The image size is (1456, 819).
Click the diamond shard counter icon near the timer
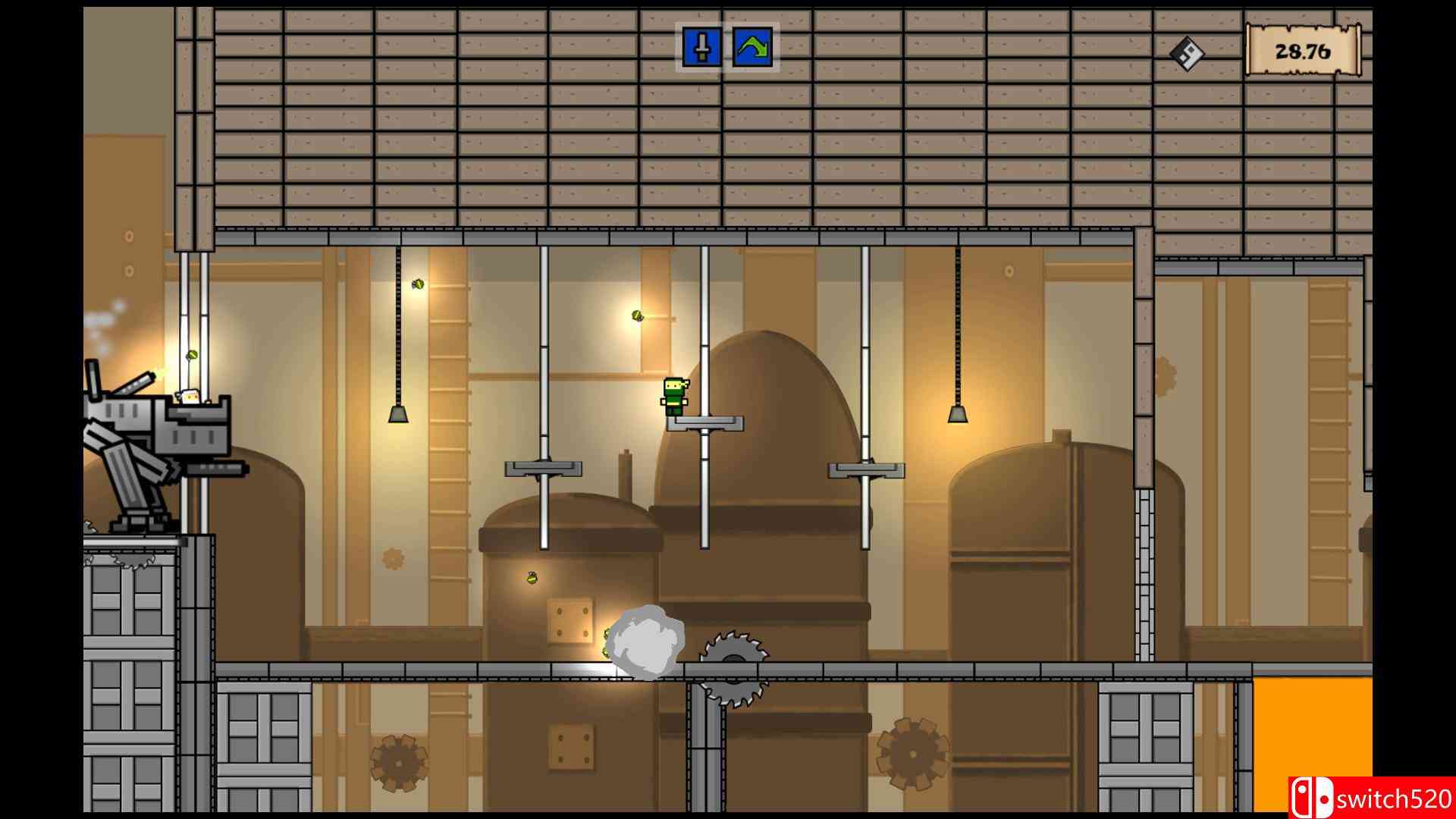[1188, 55]
